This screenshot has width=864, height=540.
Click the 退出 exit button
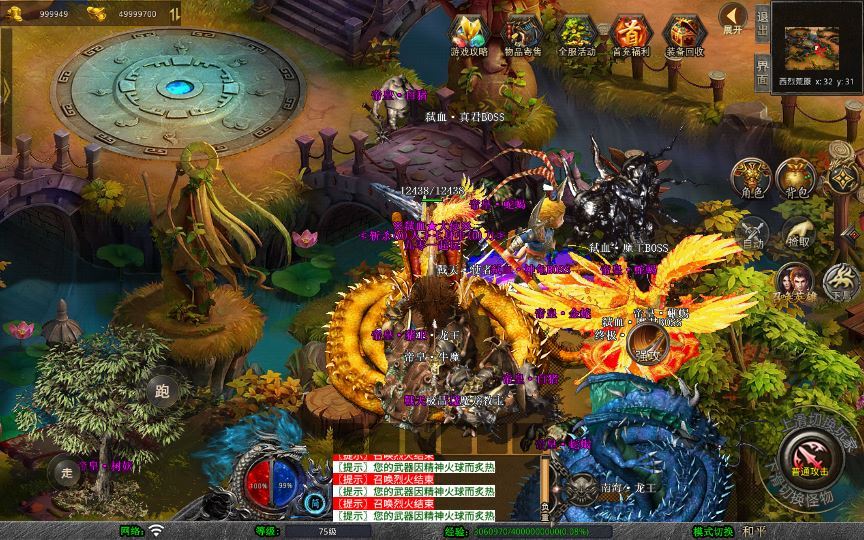point(762,23)
